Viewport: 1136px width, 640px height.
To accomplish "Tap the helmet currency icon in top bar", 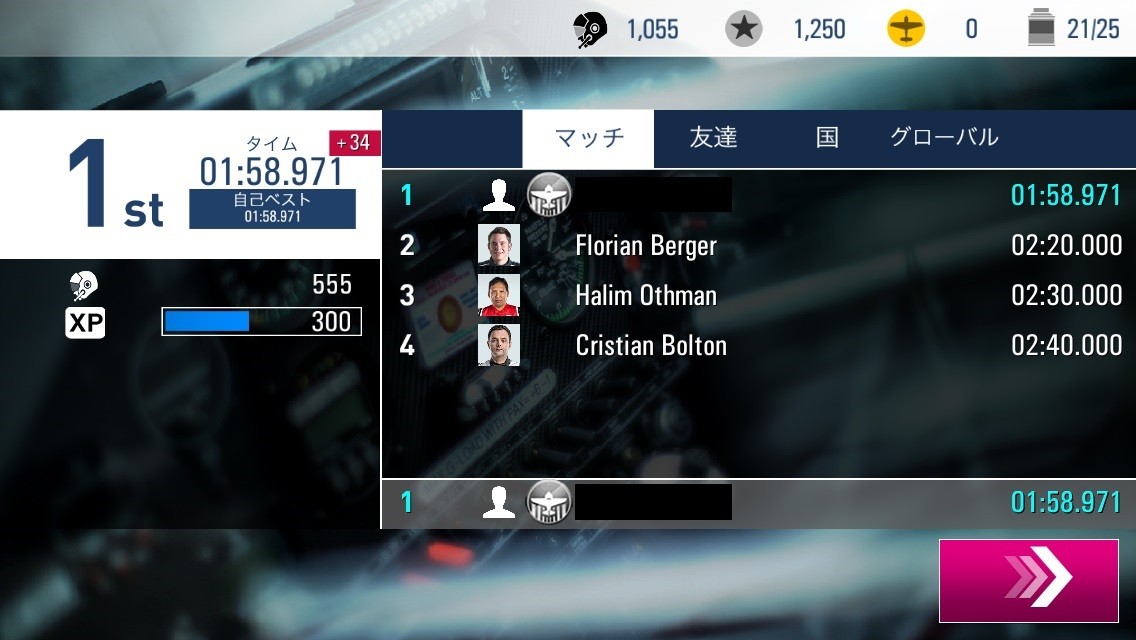I will pos(592,29).
